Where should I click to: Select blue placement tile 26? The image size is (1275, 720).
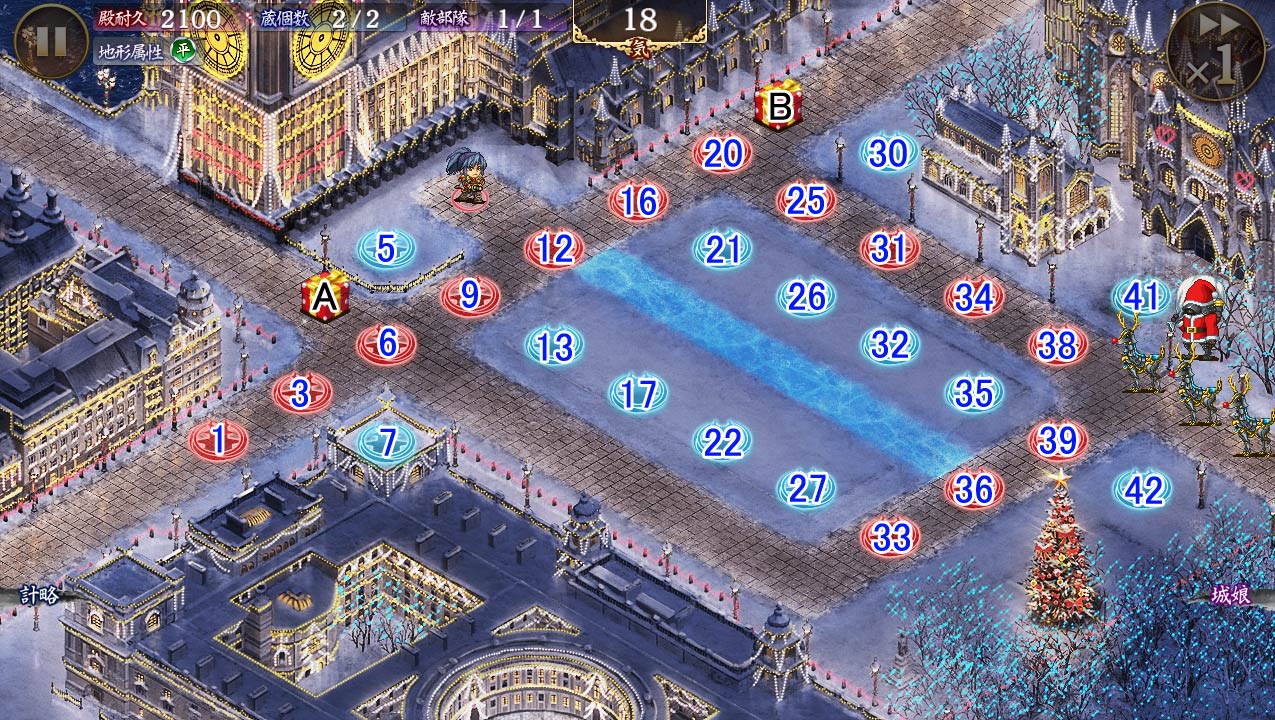[806, 297]
